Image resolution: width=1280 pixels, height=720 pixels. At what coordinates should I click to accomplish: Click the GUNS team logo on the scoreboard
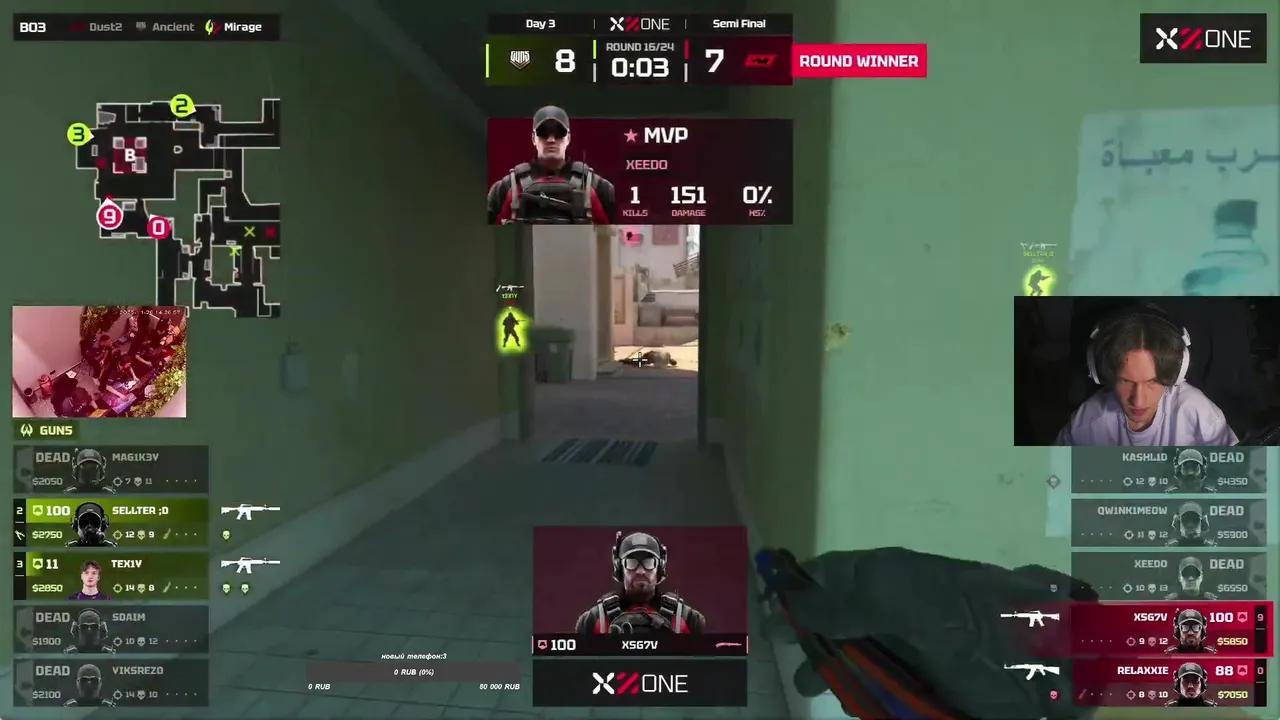pos(519,59)
